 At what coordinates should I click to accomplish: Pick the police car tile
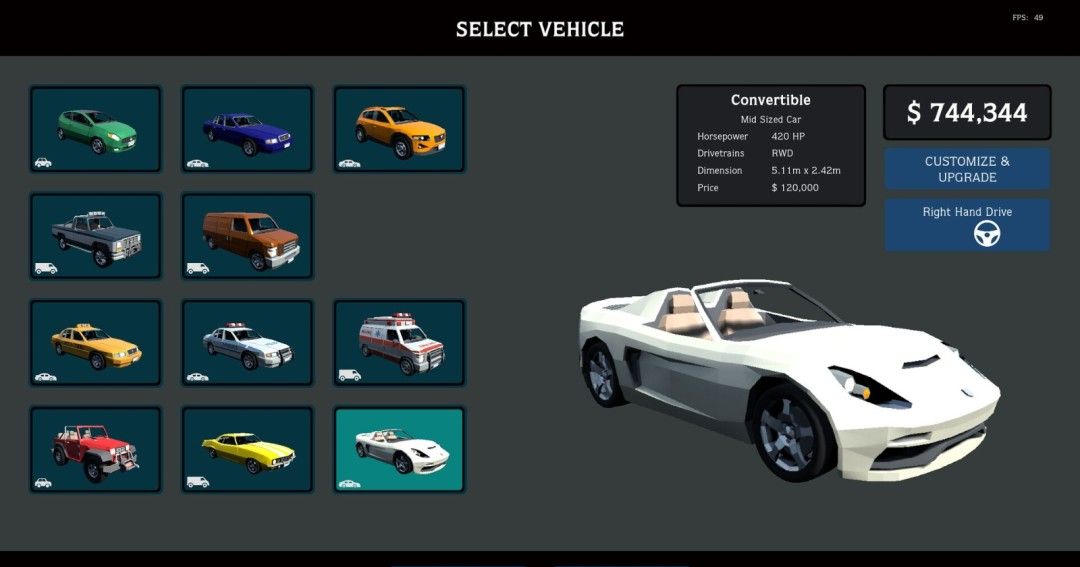tap(247, 343)
